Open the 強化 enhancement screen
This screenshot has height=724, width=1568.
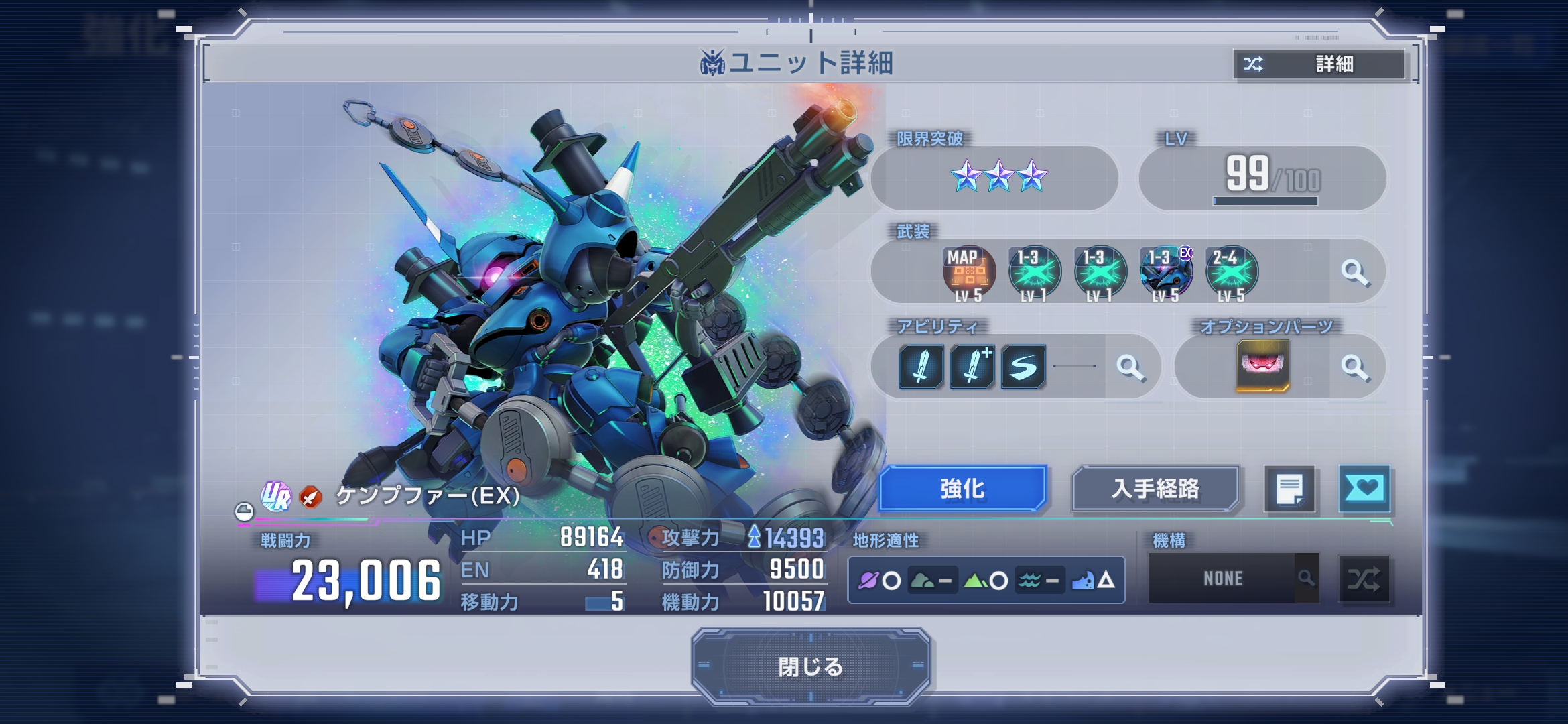click(x=962, y=489)
